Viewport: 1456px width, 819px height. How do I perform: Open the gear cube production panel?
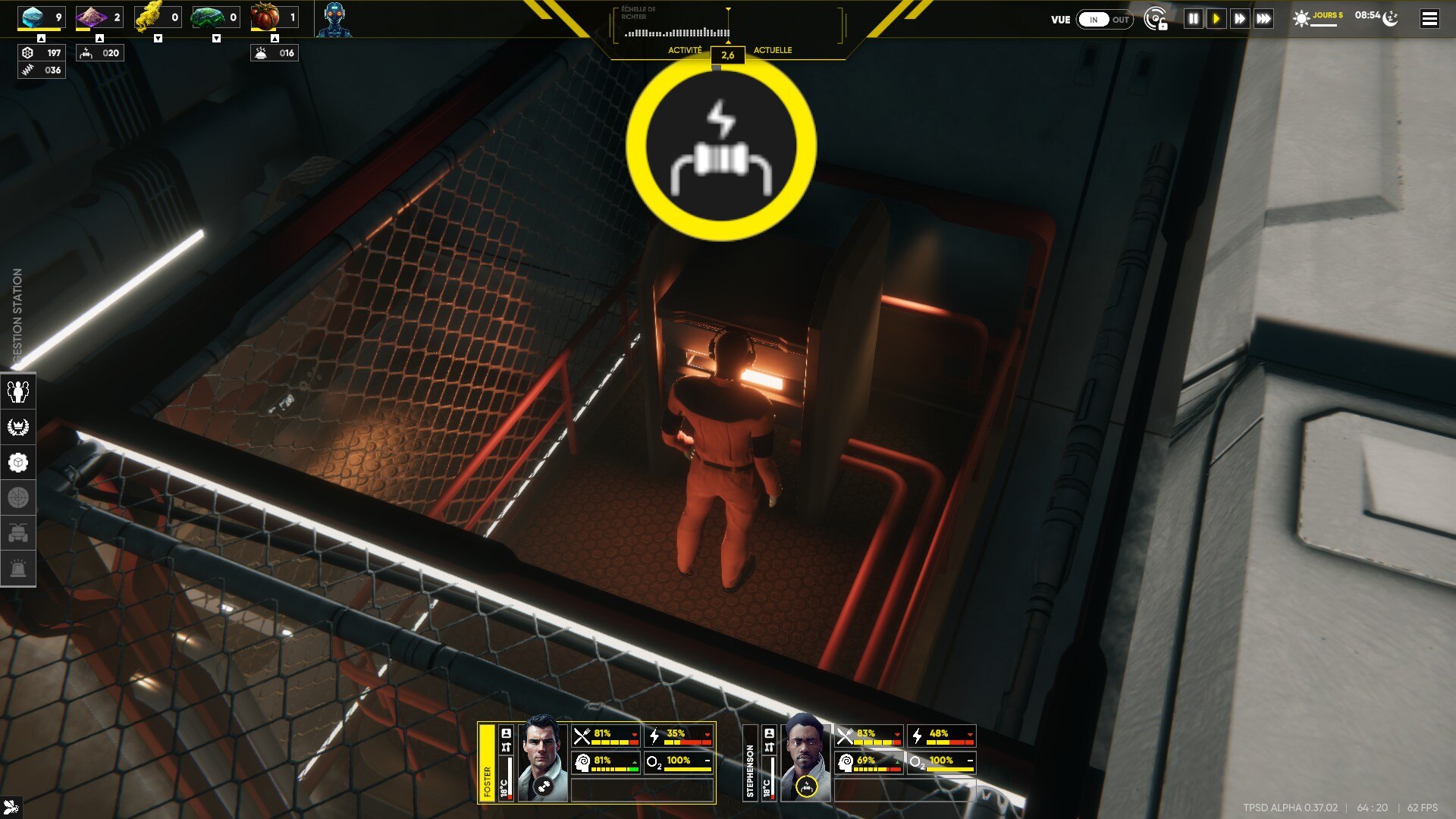(x=18, y=463)
